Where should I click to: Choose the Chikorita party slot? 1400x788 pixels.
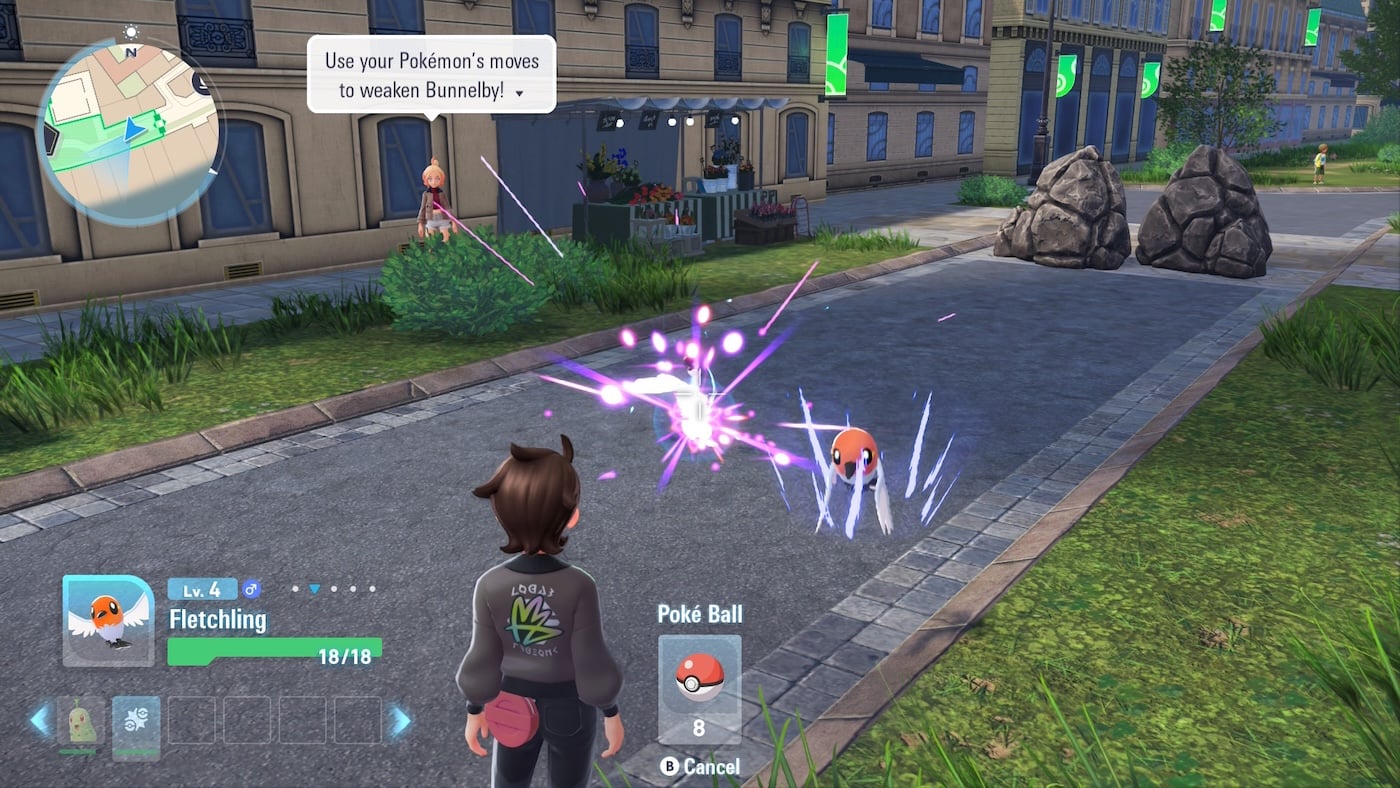tap(82, 721)
